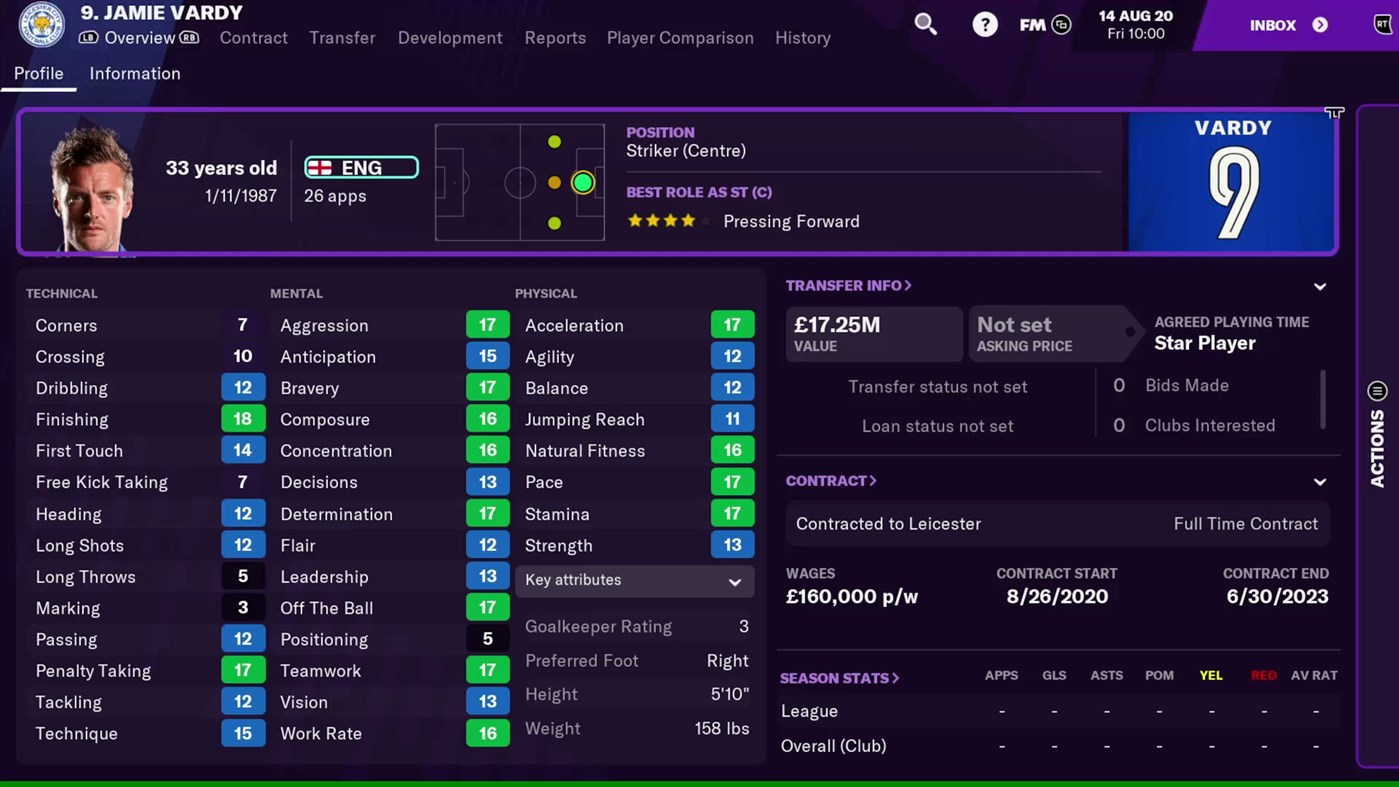This screenshot has width=1399, height=787.
Task: Collapse the Contract section chevron
Action: 1320,480
